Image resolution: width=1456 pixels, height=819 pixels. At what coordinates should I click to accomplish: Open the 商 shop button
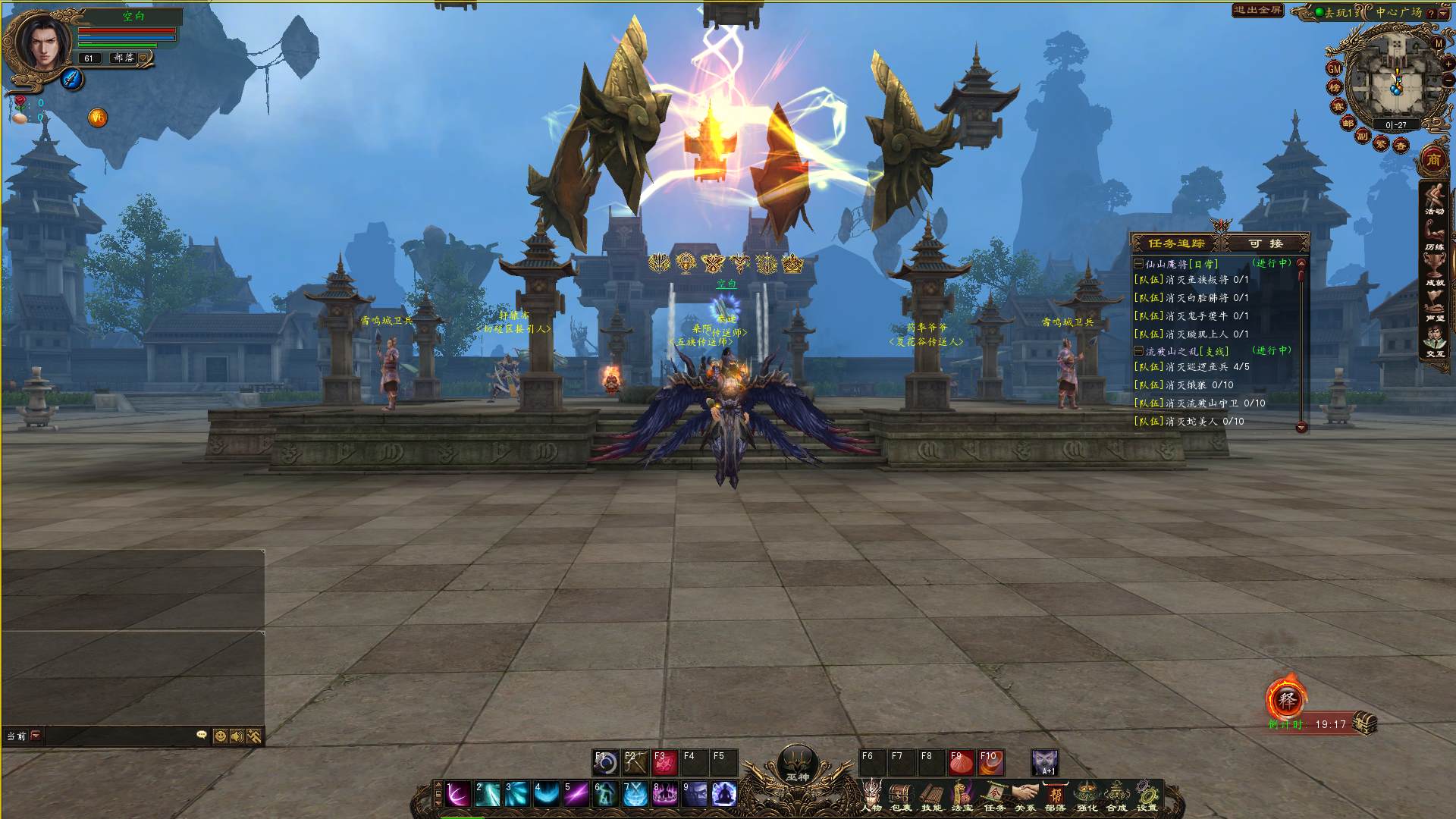1433,160
